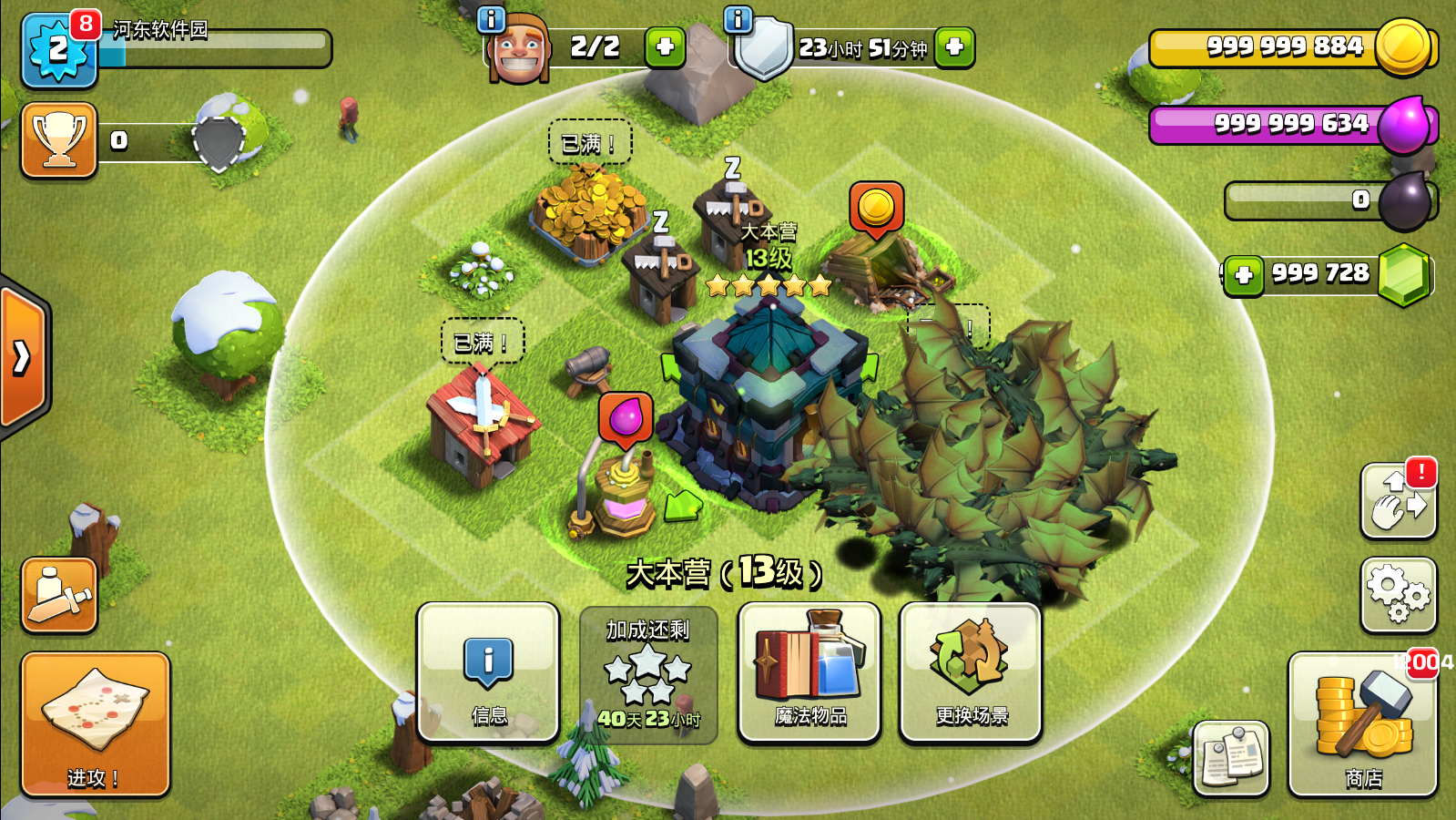This screenshot has height=820, width=1456.
Task: Open the army sword overview button
Action: 59,594
